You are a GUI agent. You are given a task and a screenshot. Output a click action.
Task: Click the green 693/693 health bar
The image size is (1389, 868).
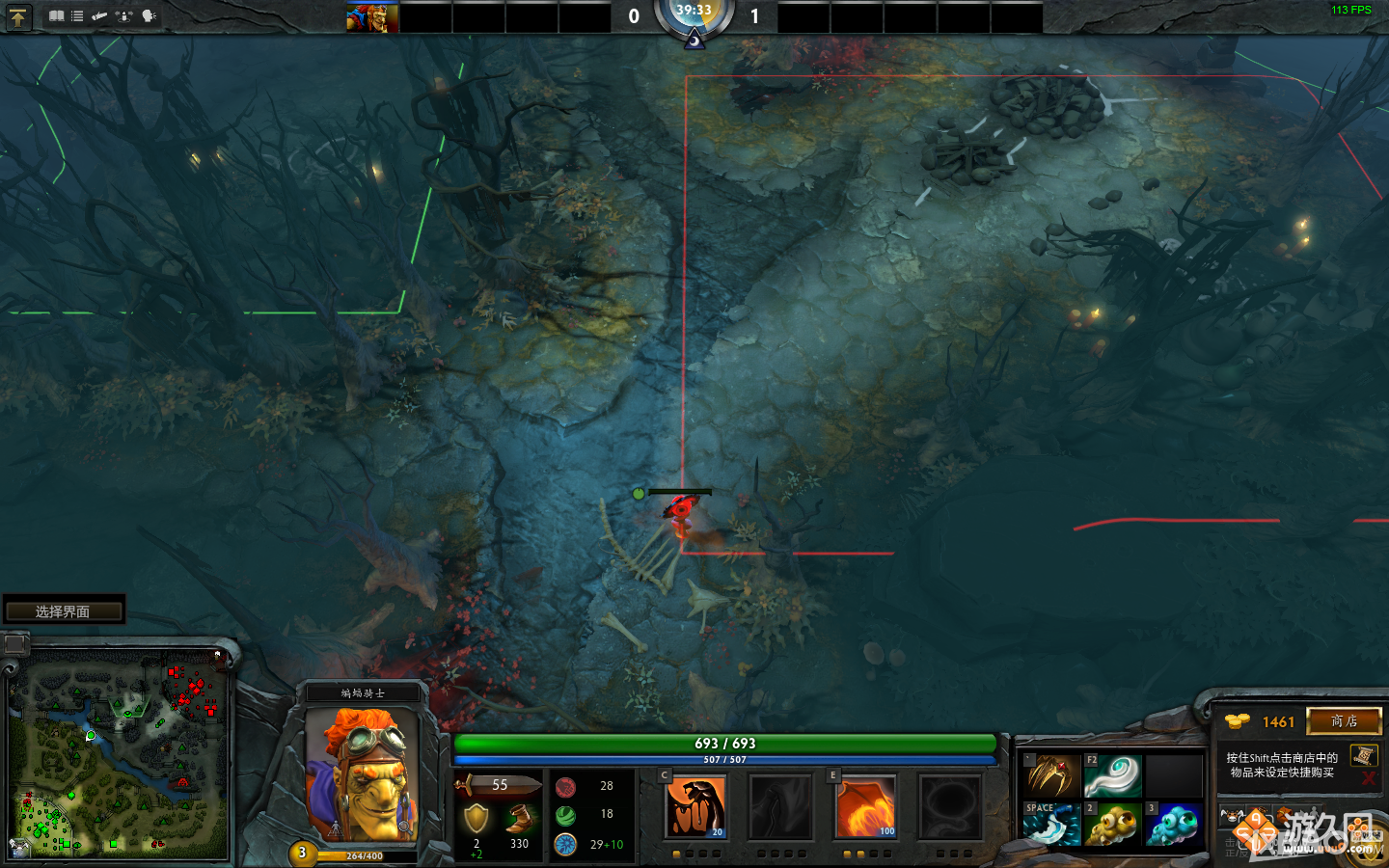[x=726, y=743]
